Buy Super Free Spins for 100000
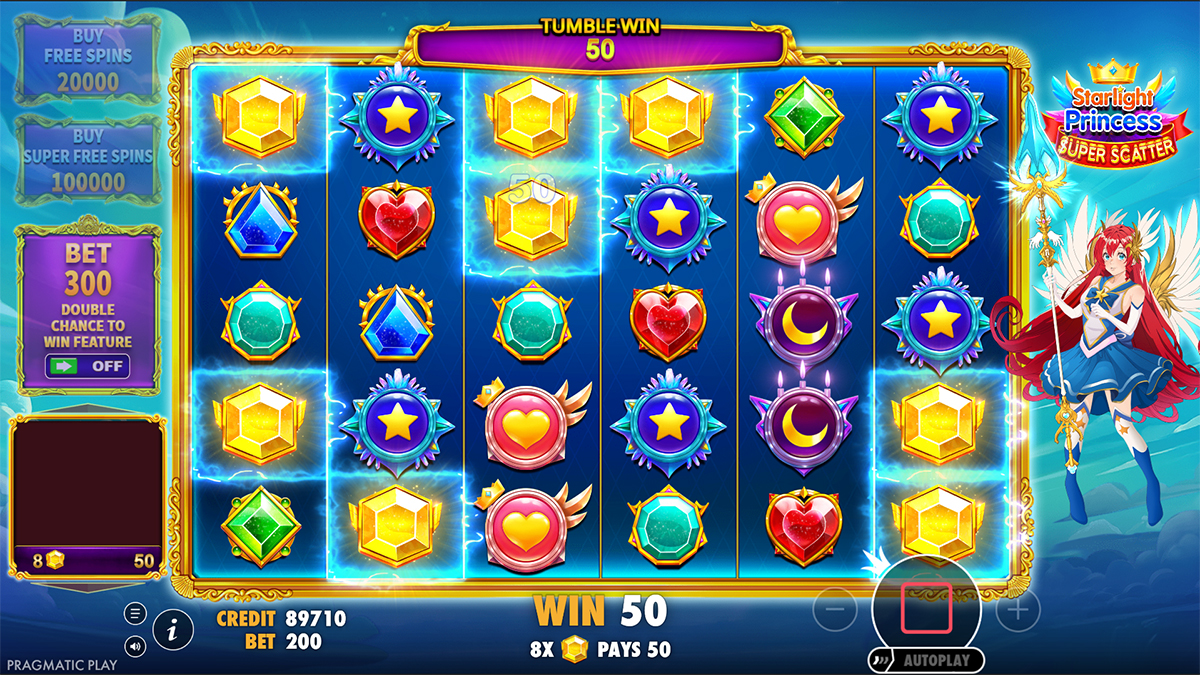Screen dimensions: 1200x675 (x=88, y=160)
